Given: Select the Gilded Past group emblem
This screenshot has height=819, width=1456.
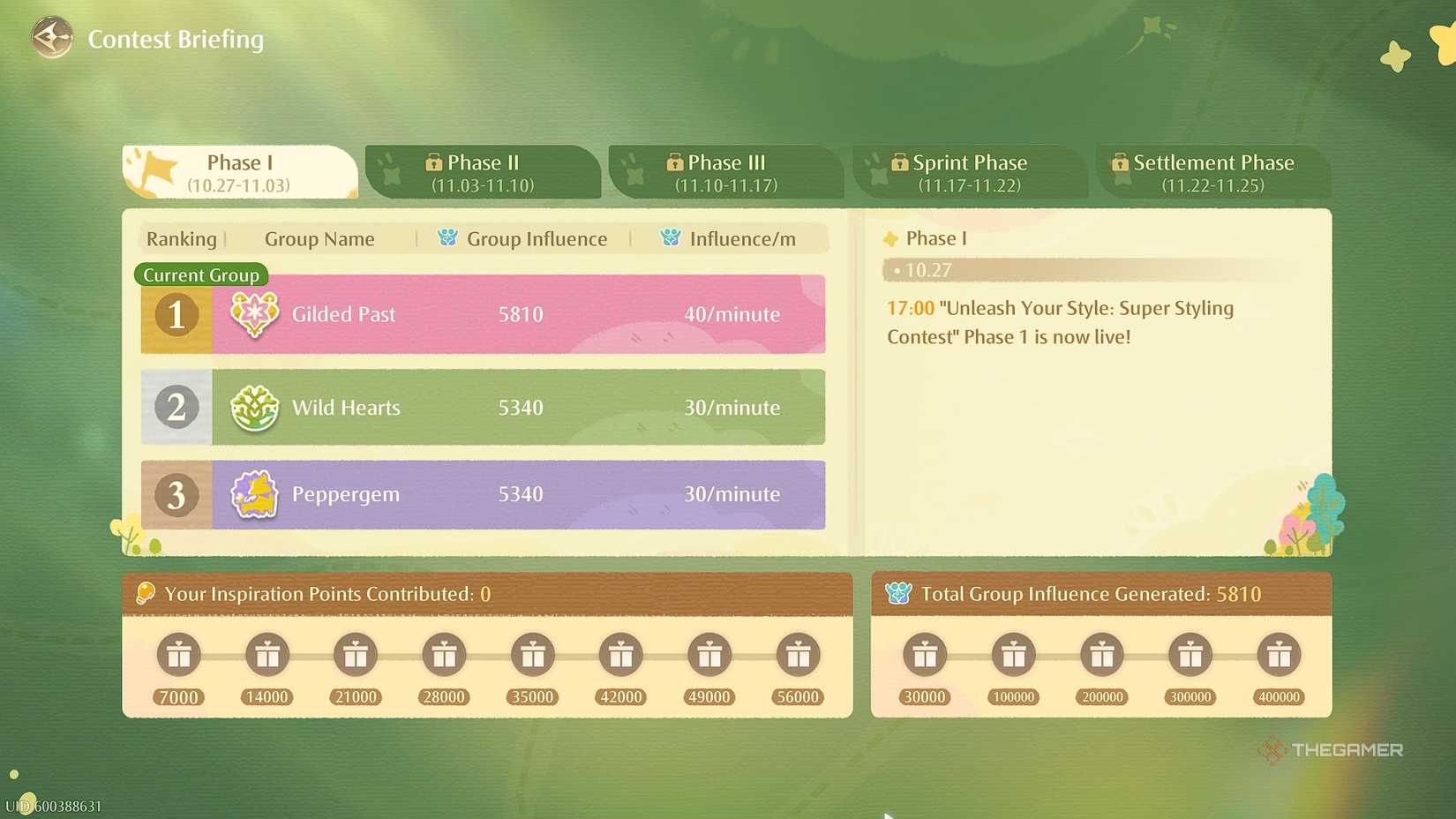Looking at the screenshot, I should (254, 314).
